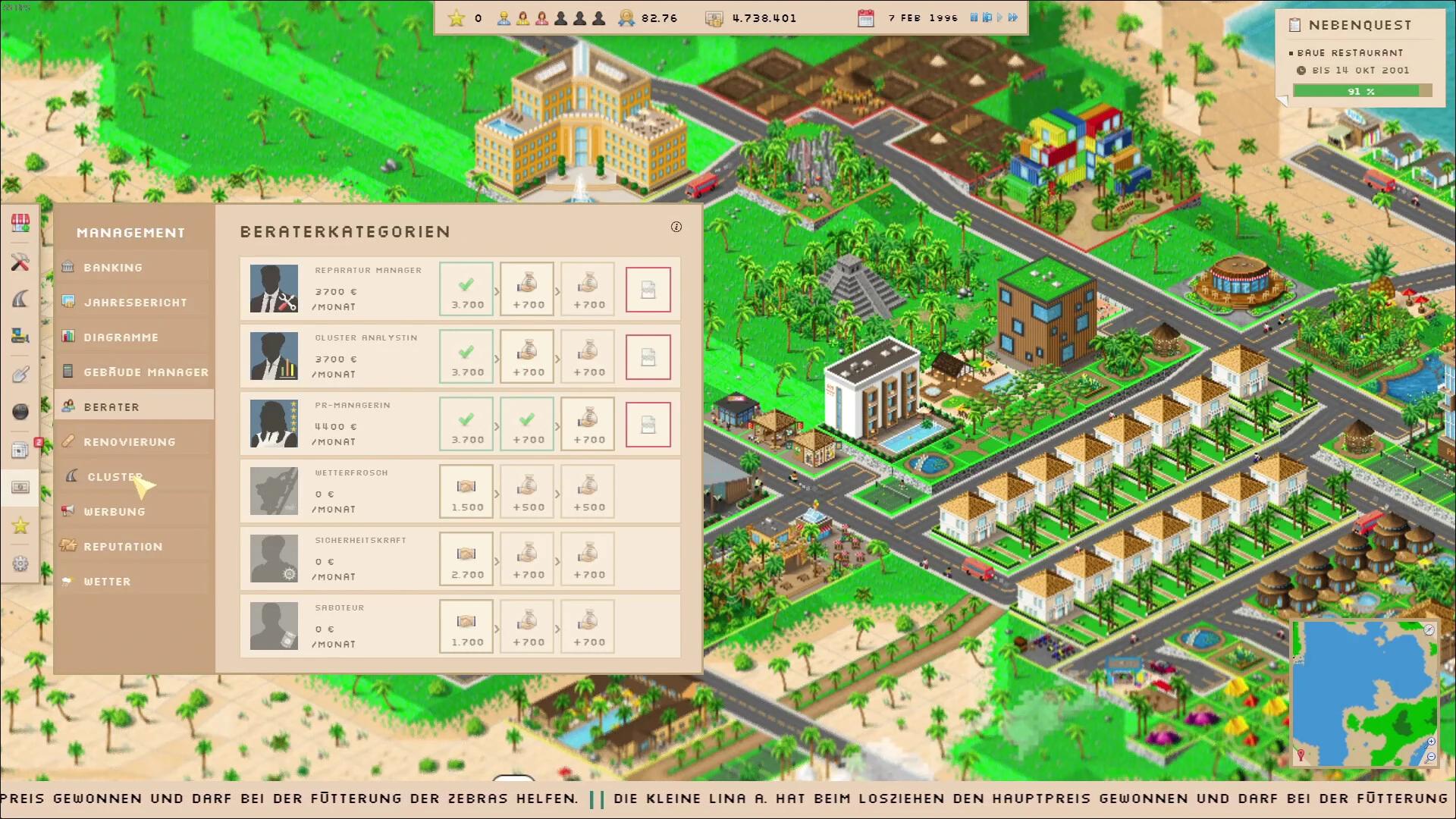Set game speed to fast forward
1456x819 pixels.
click(x=1013, y=17)
